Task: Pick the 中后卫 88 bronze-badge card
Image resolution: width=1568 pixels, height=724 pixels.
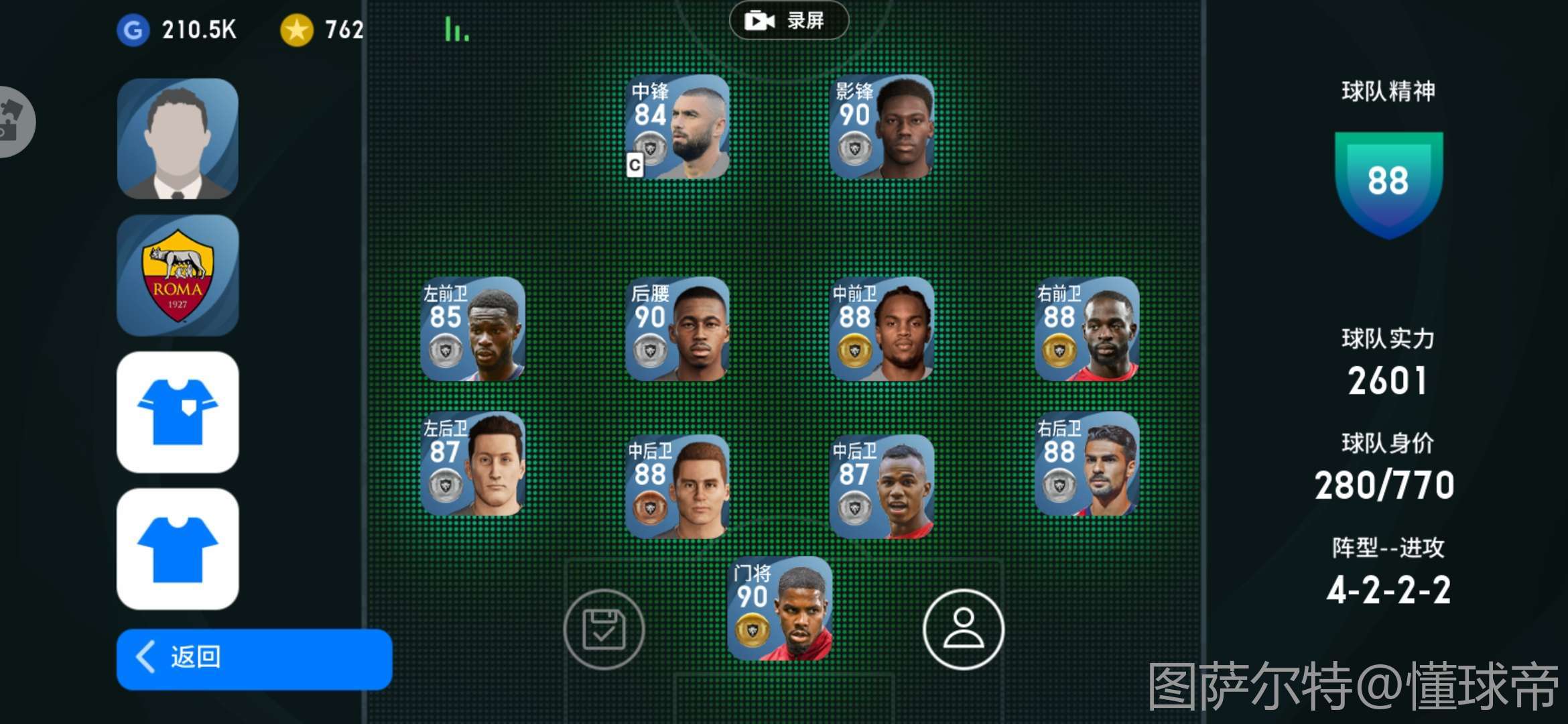Action: coord(677,487)
